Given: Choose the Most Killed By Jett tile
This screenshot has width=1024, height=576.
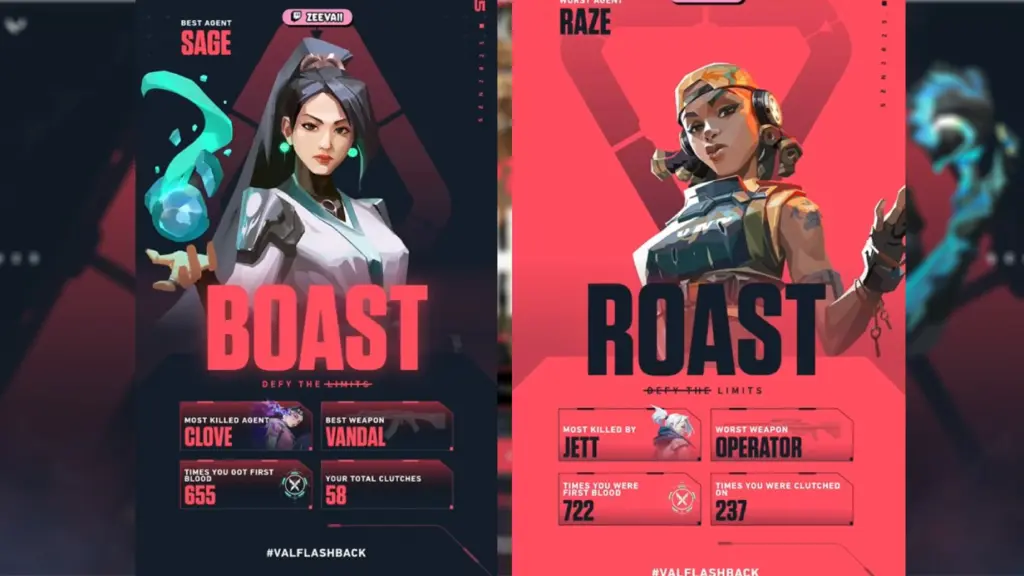Looking at the screenshot, I should pyautogui.click(x=630, y=436).
